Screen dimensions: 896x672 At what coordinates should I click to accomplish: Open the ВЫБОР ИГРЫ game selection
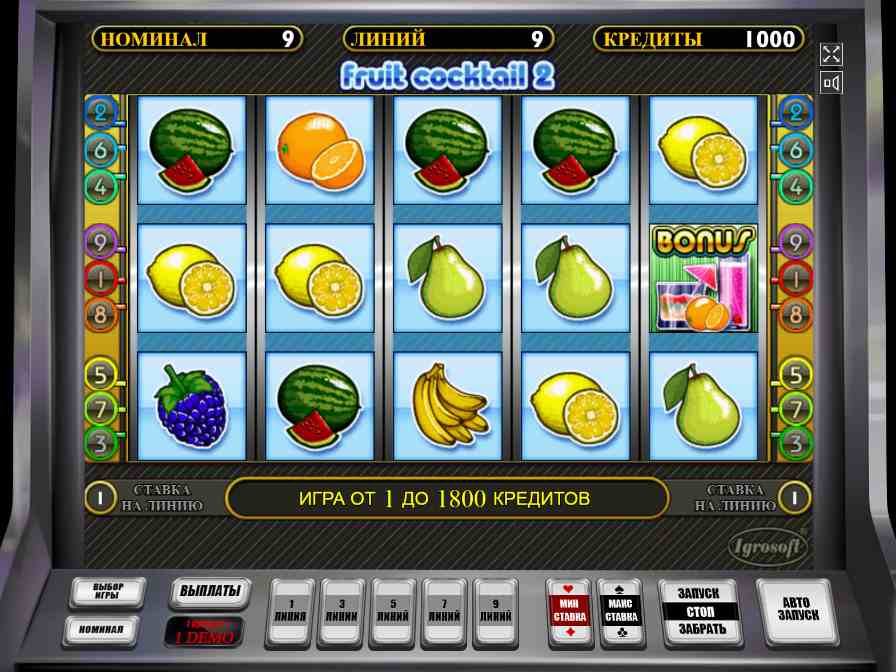[x=107, y=592]
